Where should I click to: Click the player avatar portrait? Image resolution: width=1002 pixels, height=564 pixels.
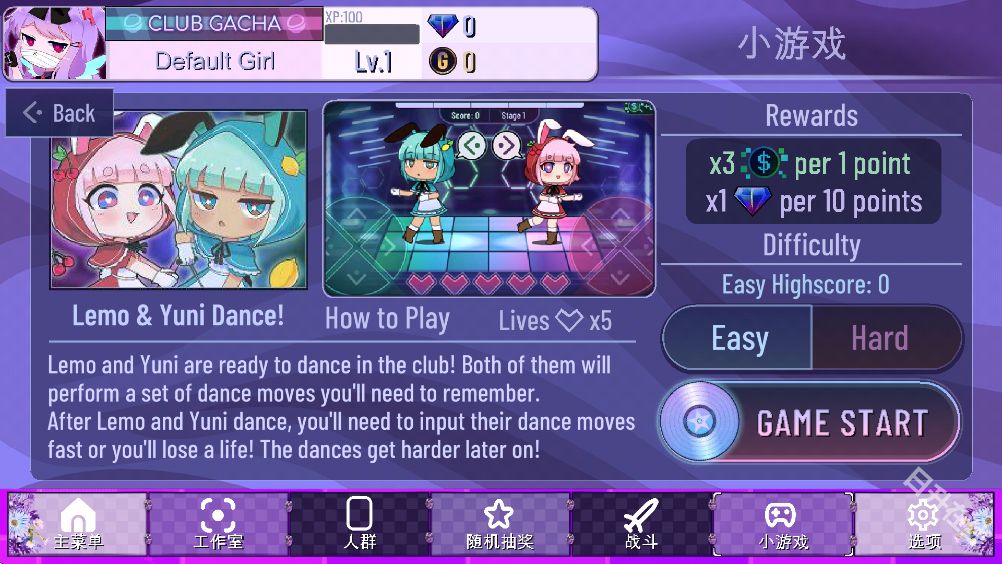pos(54,43)
